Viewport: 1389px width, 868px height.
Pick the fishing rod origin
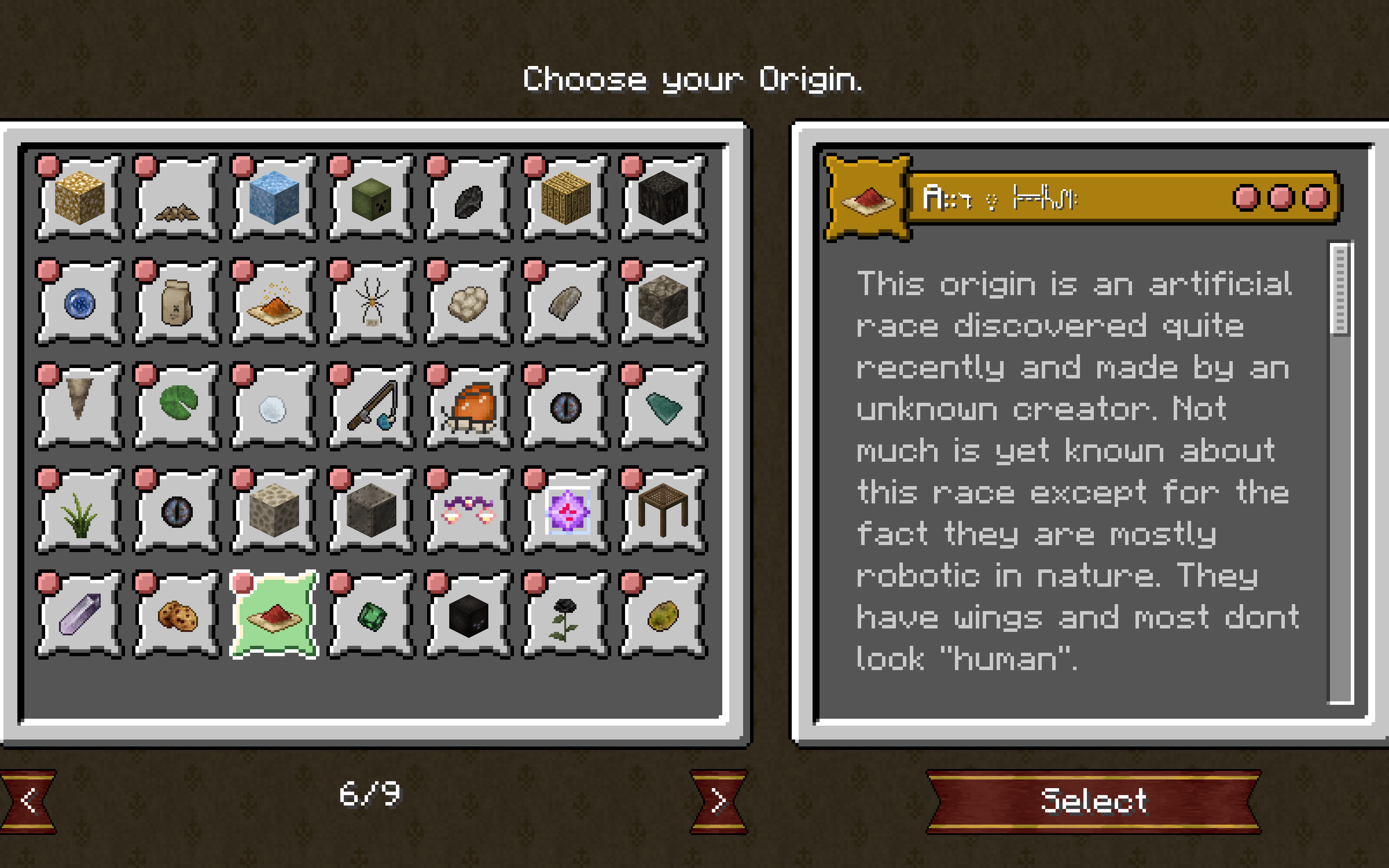coord(371,407)
